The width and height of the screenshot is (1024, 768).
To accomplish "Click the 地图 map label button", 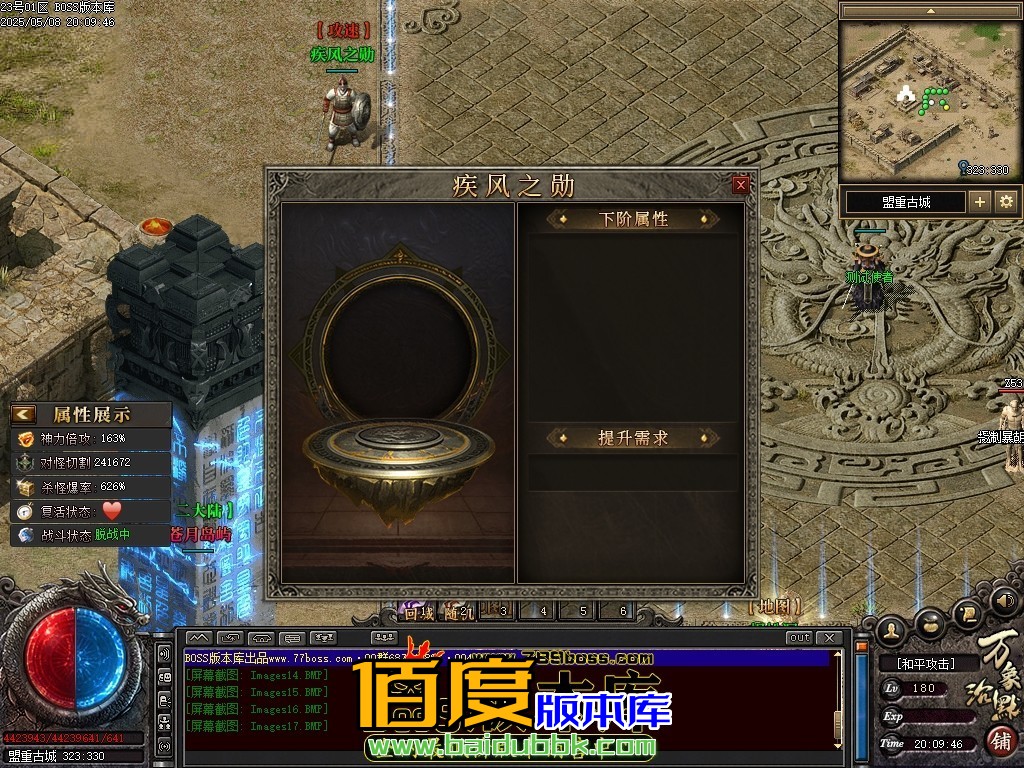I will (x=775, y=607).
